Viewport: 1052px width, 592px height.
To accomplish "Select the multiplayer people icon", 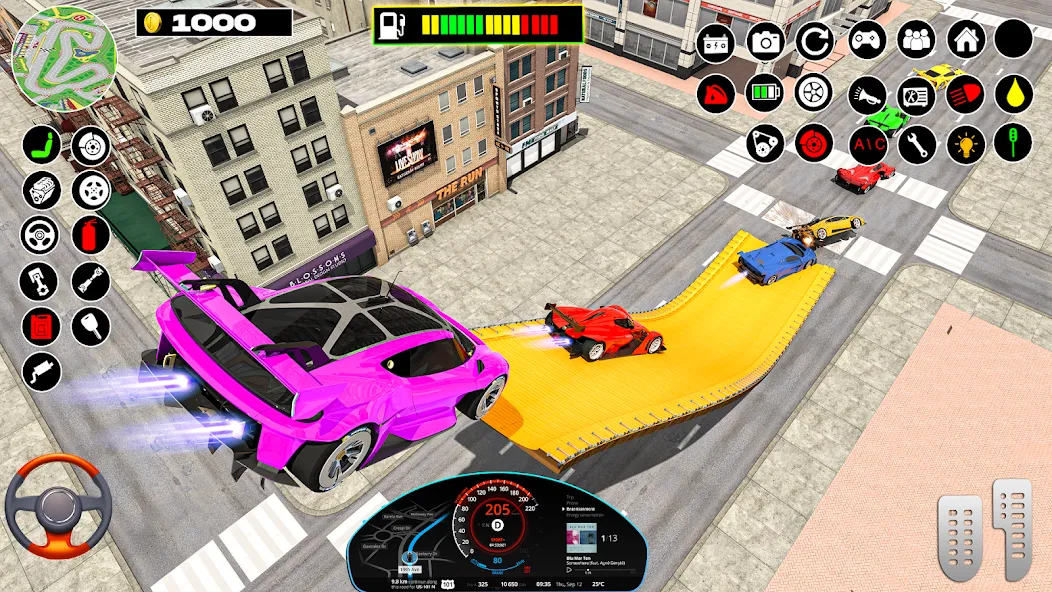I will coord(916,40).
